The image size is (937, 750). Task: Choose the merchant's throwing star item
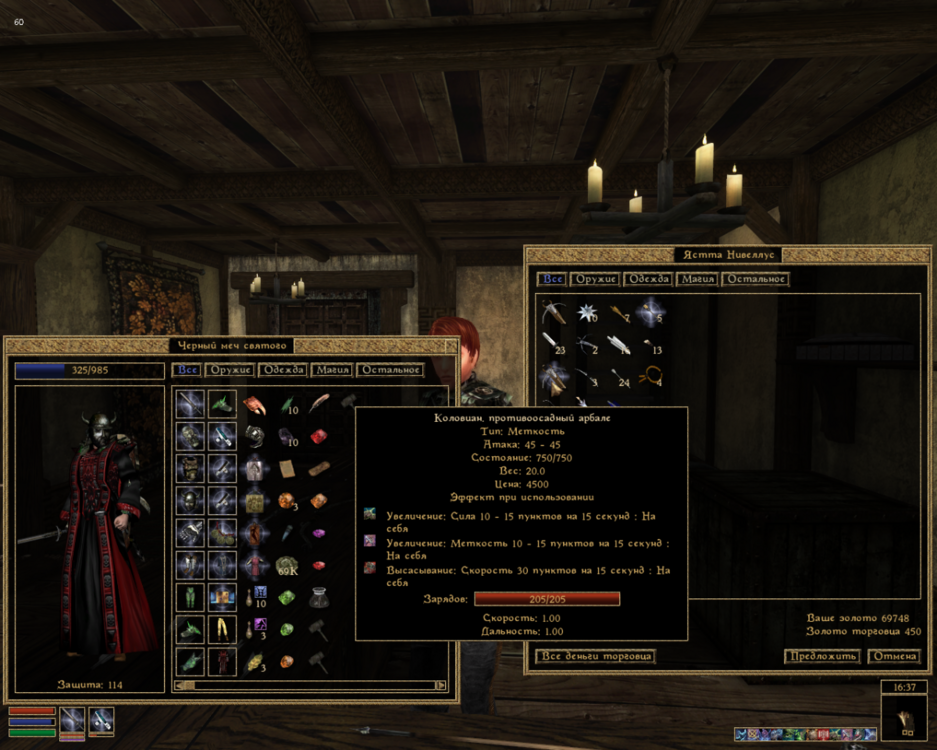pyautogui.click(x=587, y=312)
